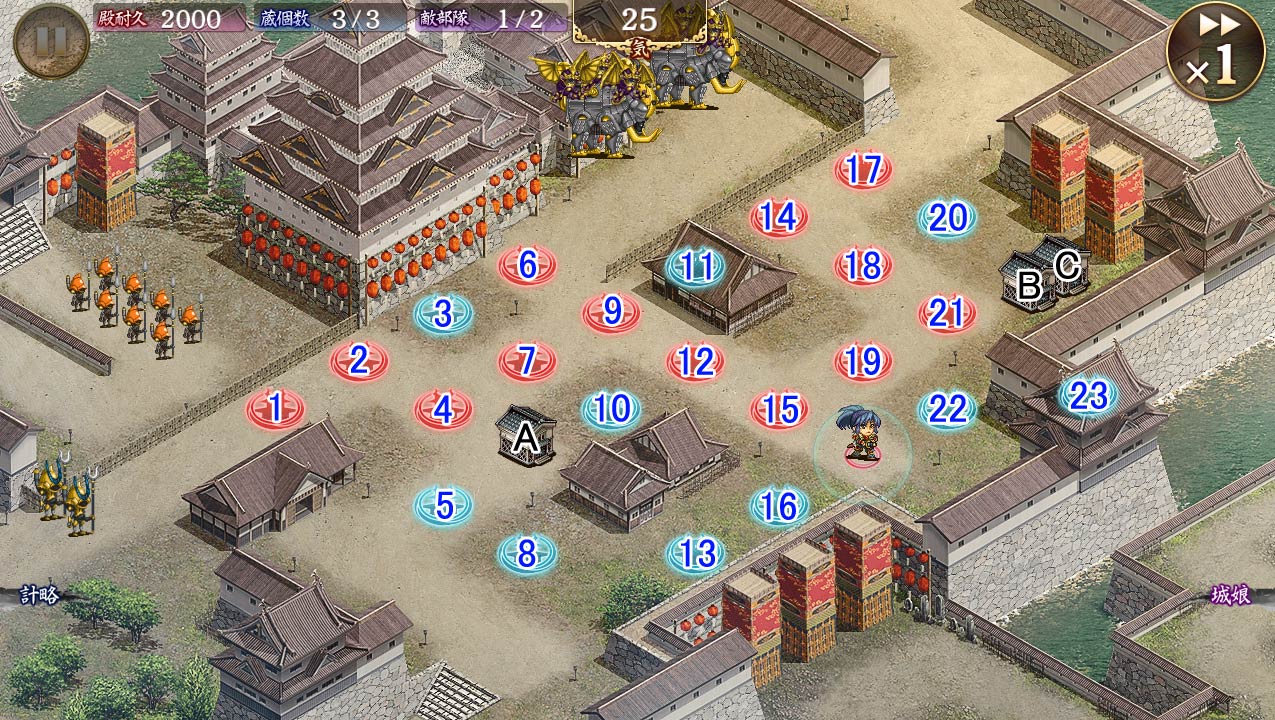Screen dimensions: 1275x720
Task: Pick red placement tile 12
Action: [695, 362]
